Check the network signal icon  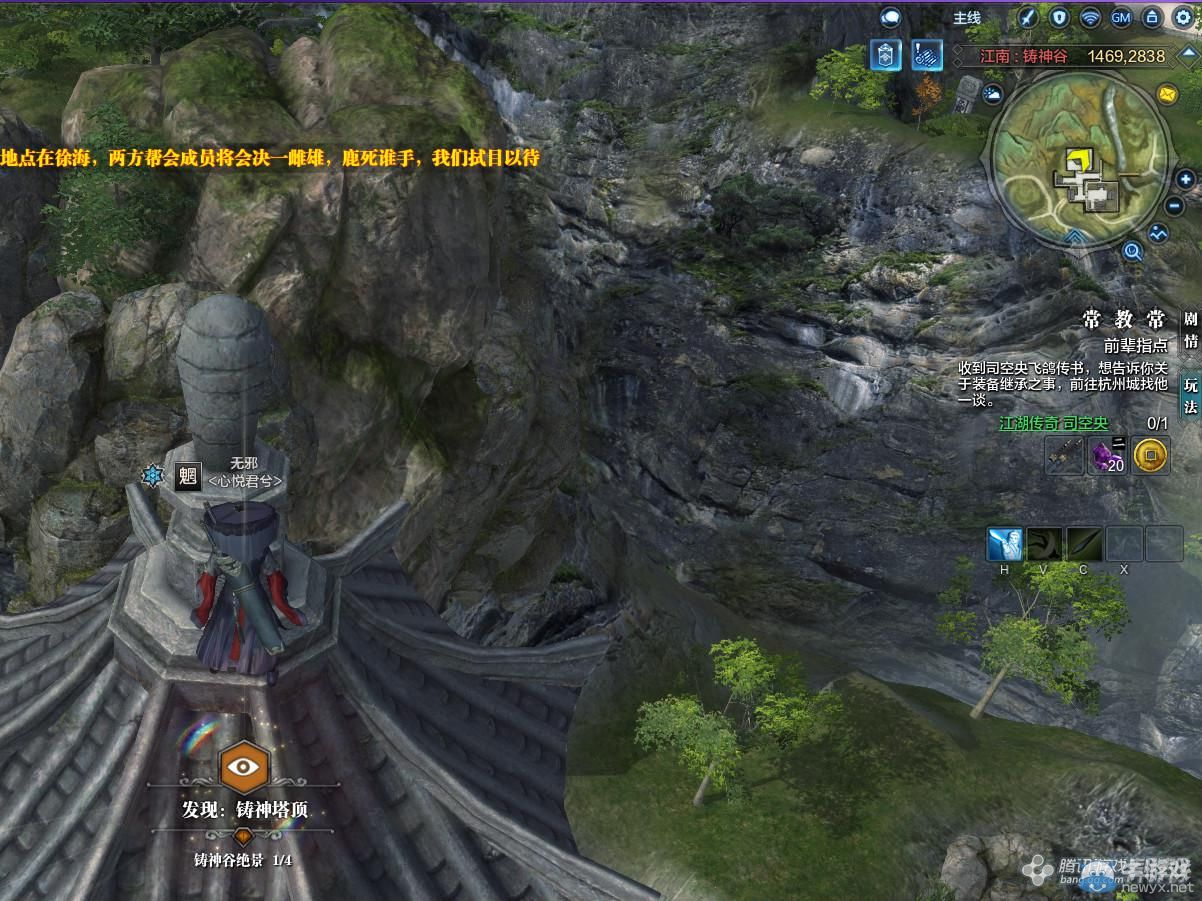click(x=1090, y=17)
